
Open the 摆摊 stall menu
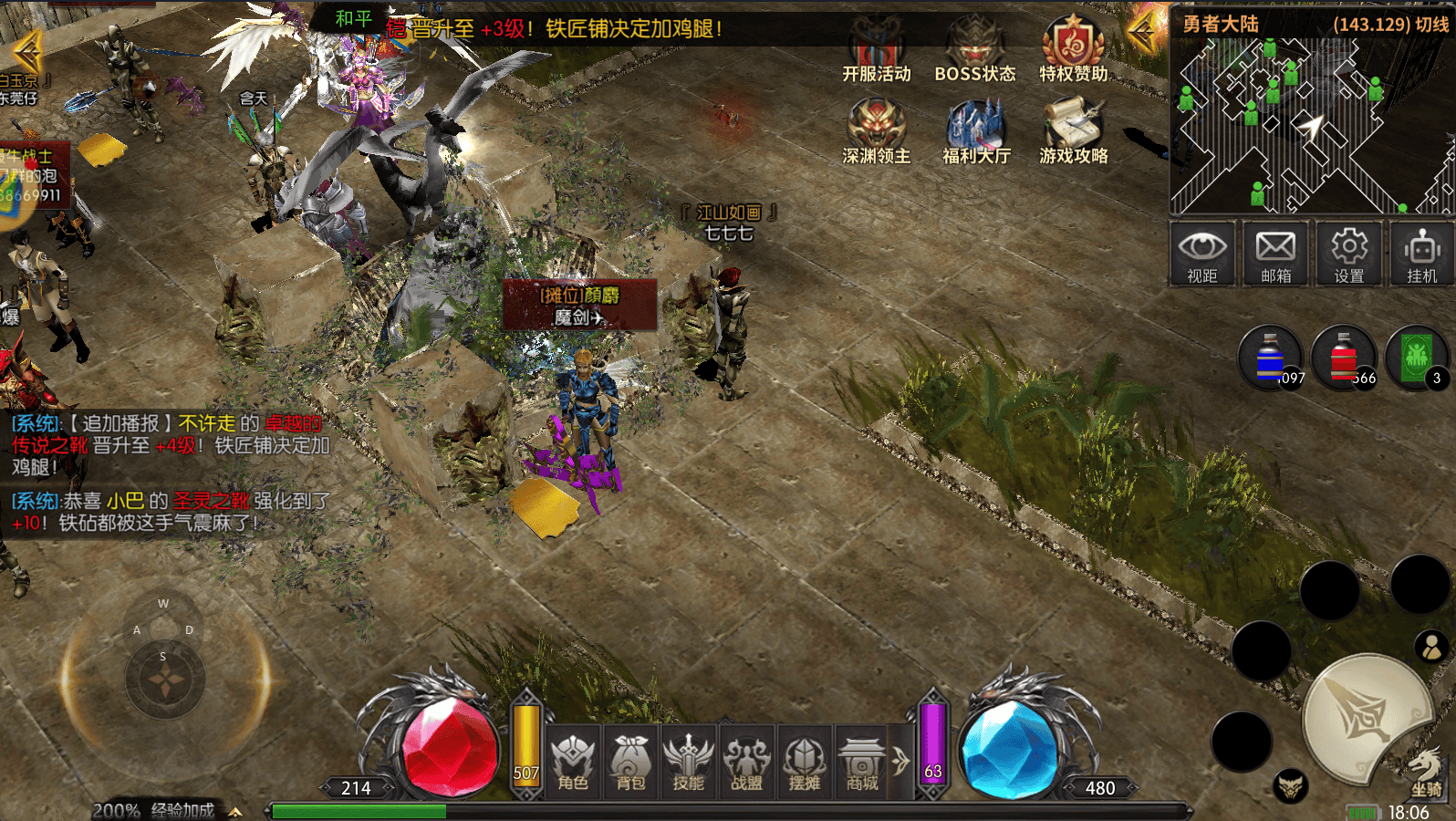tap(805, 763)
